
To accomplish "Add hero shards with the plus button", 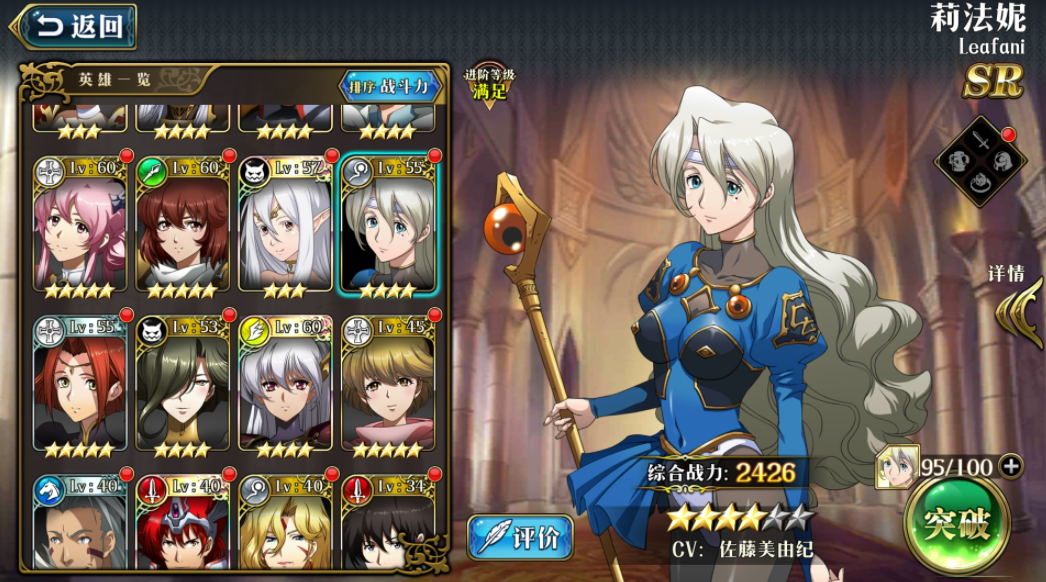I will coord(1011,465).
